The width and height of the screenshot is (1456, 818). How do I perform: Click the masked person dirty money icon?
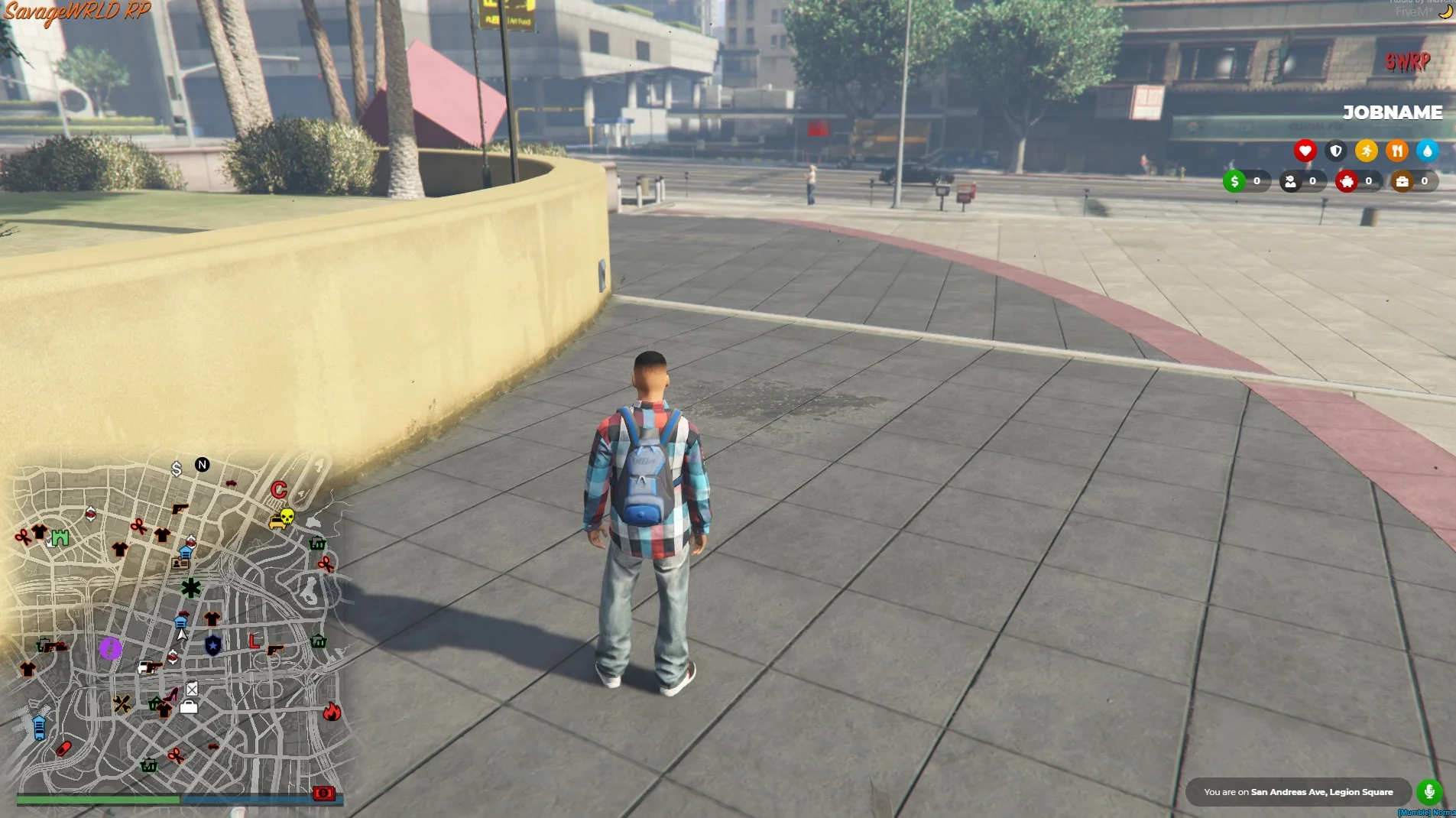click(x=1291, y=181)
